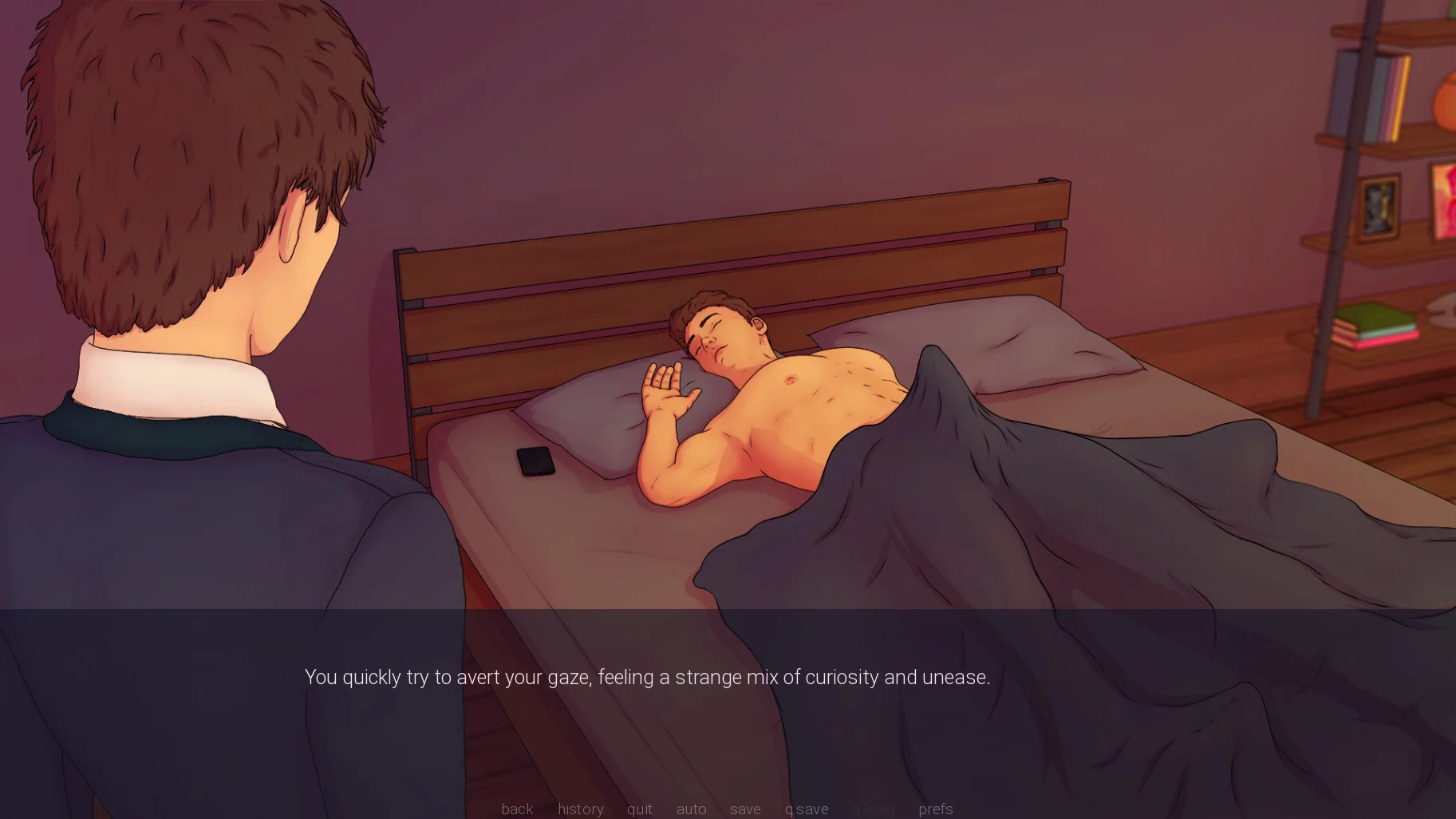Advance the dialogue text box
1456x819 pixels.
[x=647, y=678]
